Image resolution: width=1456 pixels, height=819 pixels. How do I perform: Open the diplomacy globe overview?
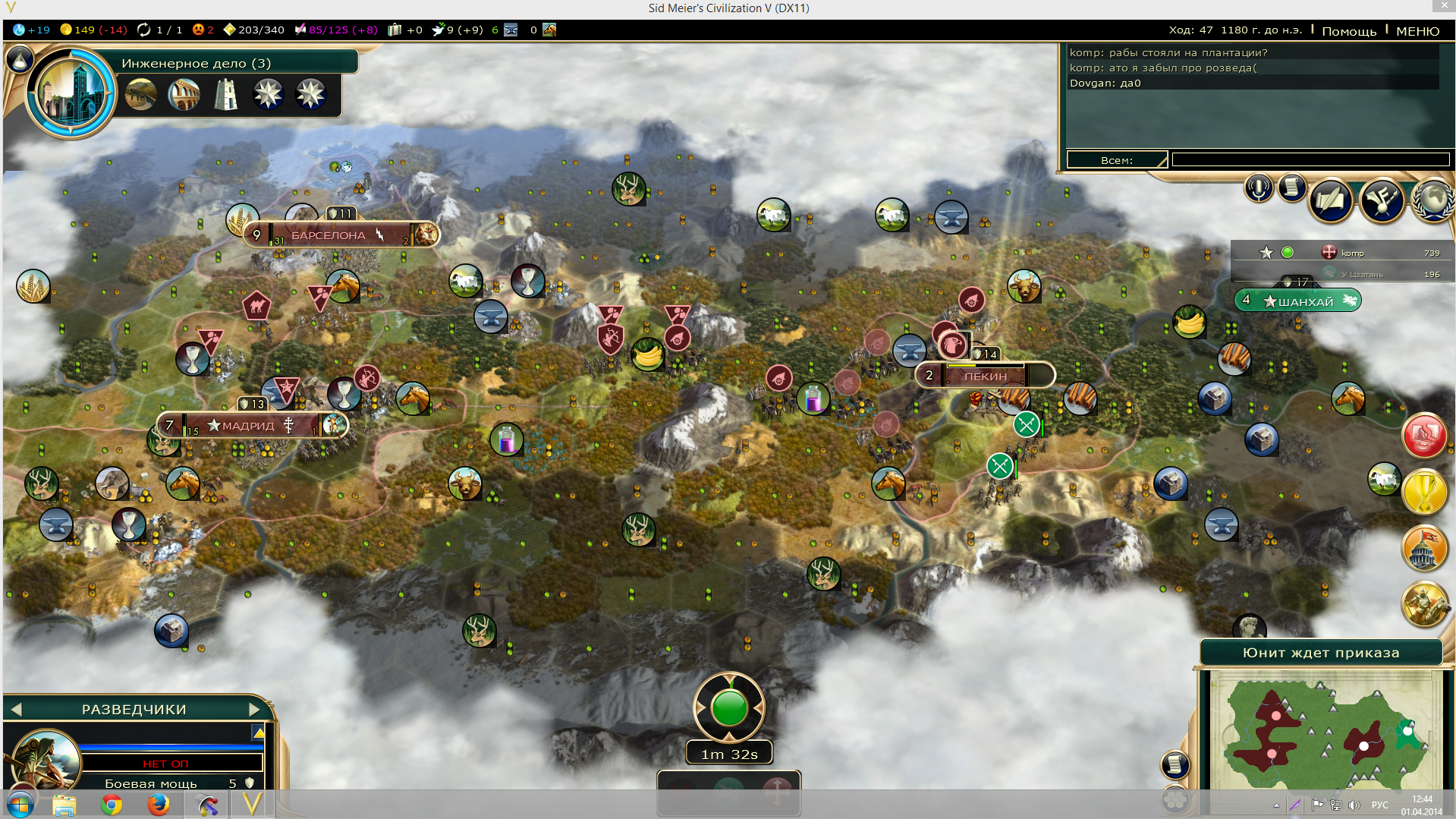pos(1432,200)
